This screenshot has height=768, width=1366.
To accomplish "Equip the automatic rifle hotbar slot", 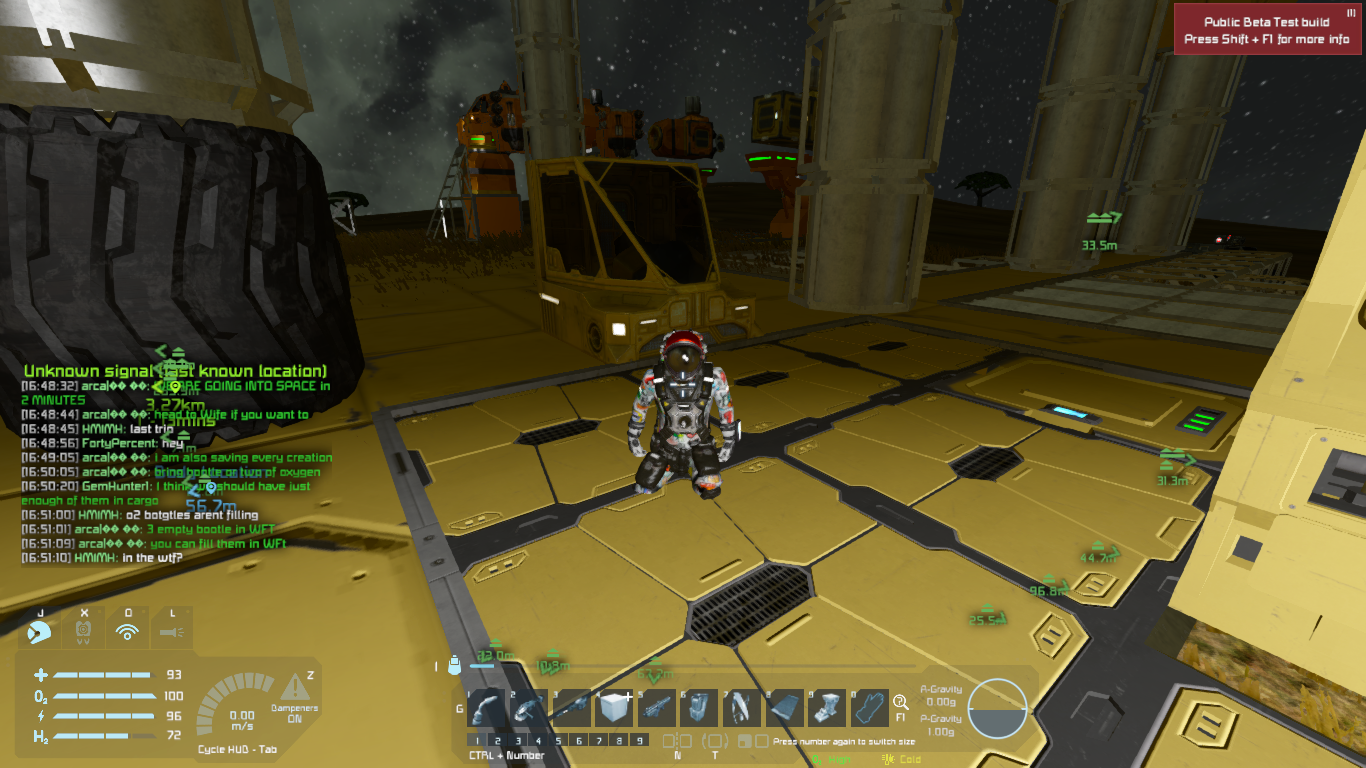I will pos(656,708).
